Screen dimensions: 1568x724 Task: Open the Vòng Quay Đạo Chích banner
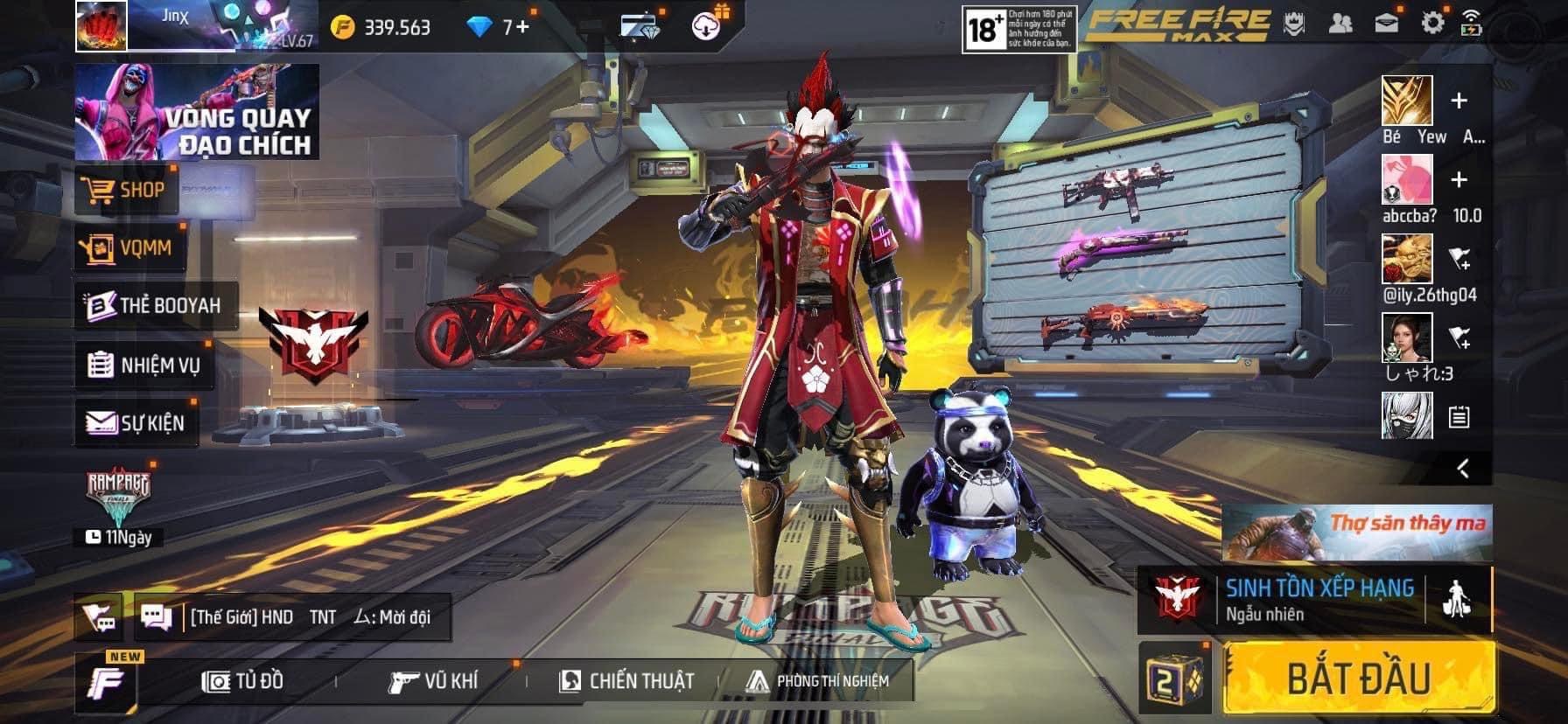pyautogui.click(x=197, y=112)
